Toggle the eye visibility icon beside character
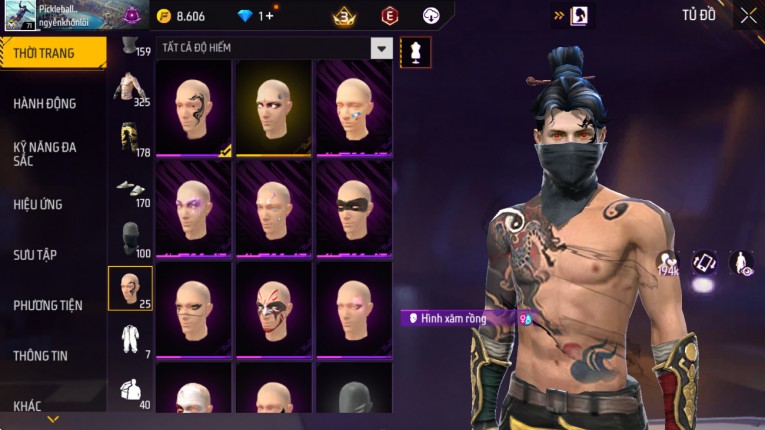Screen dimensions: 765x430 [x=741, y=263]
